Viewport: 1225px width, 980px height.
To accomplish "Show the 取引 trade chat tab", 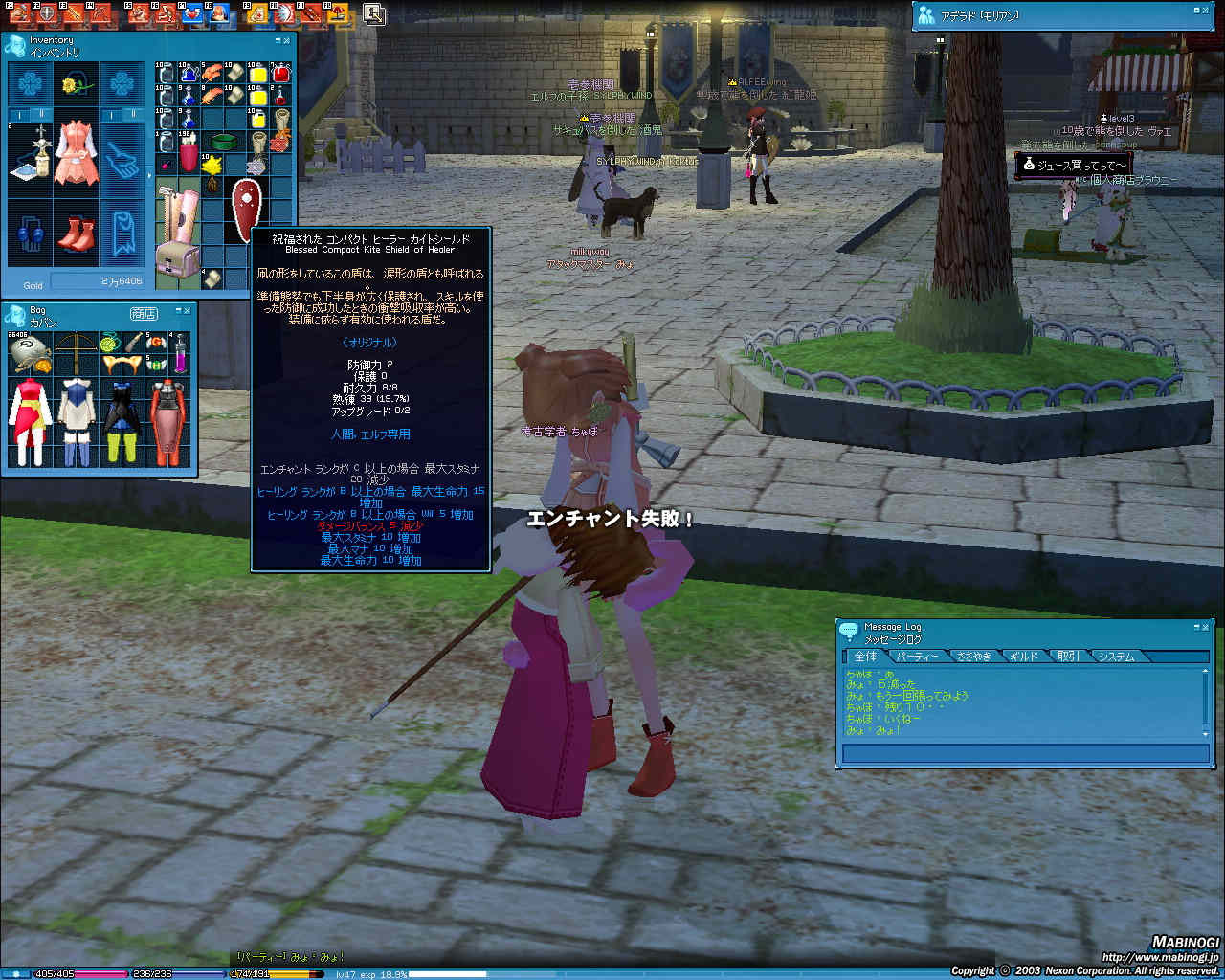I will (1068, 657).
